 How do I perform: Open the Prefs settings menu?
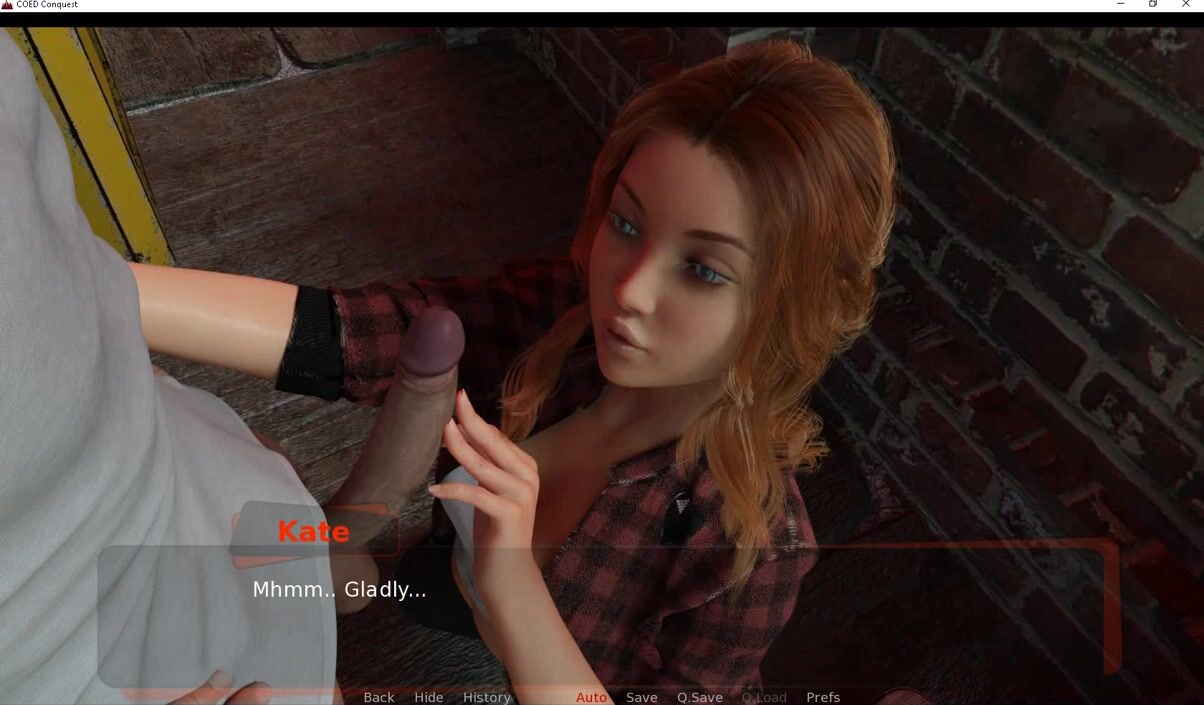click(x=823, y=697)
